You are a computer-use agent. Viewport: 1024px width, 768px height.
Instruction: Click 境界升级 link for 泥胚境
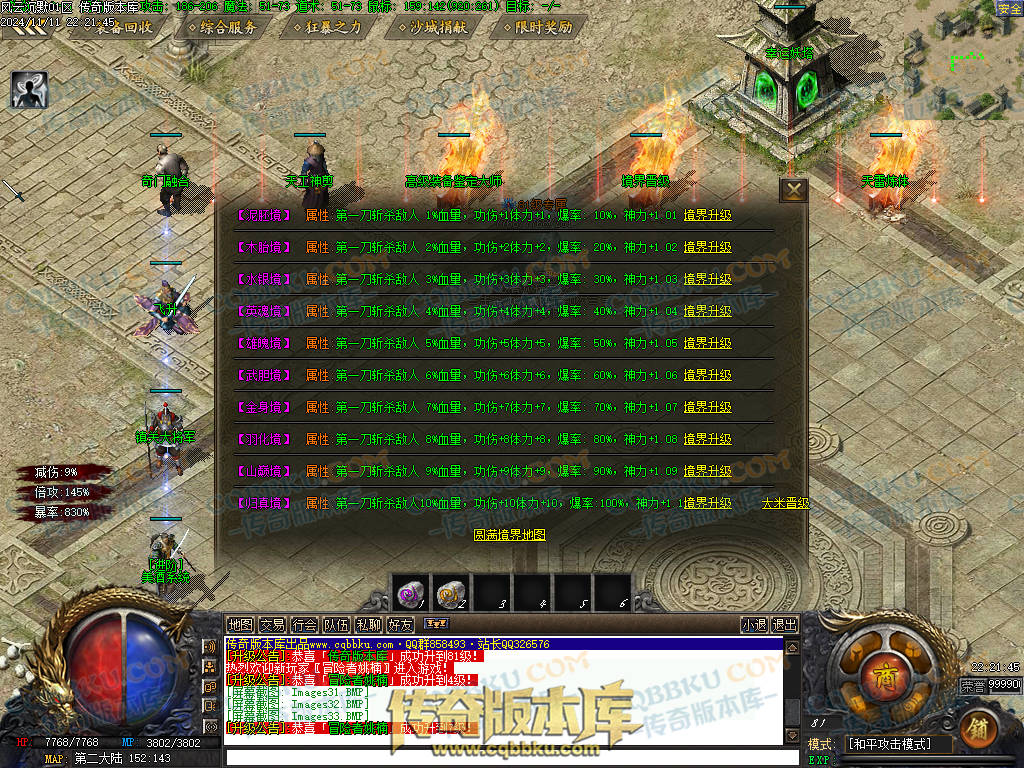click(707, 215)
